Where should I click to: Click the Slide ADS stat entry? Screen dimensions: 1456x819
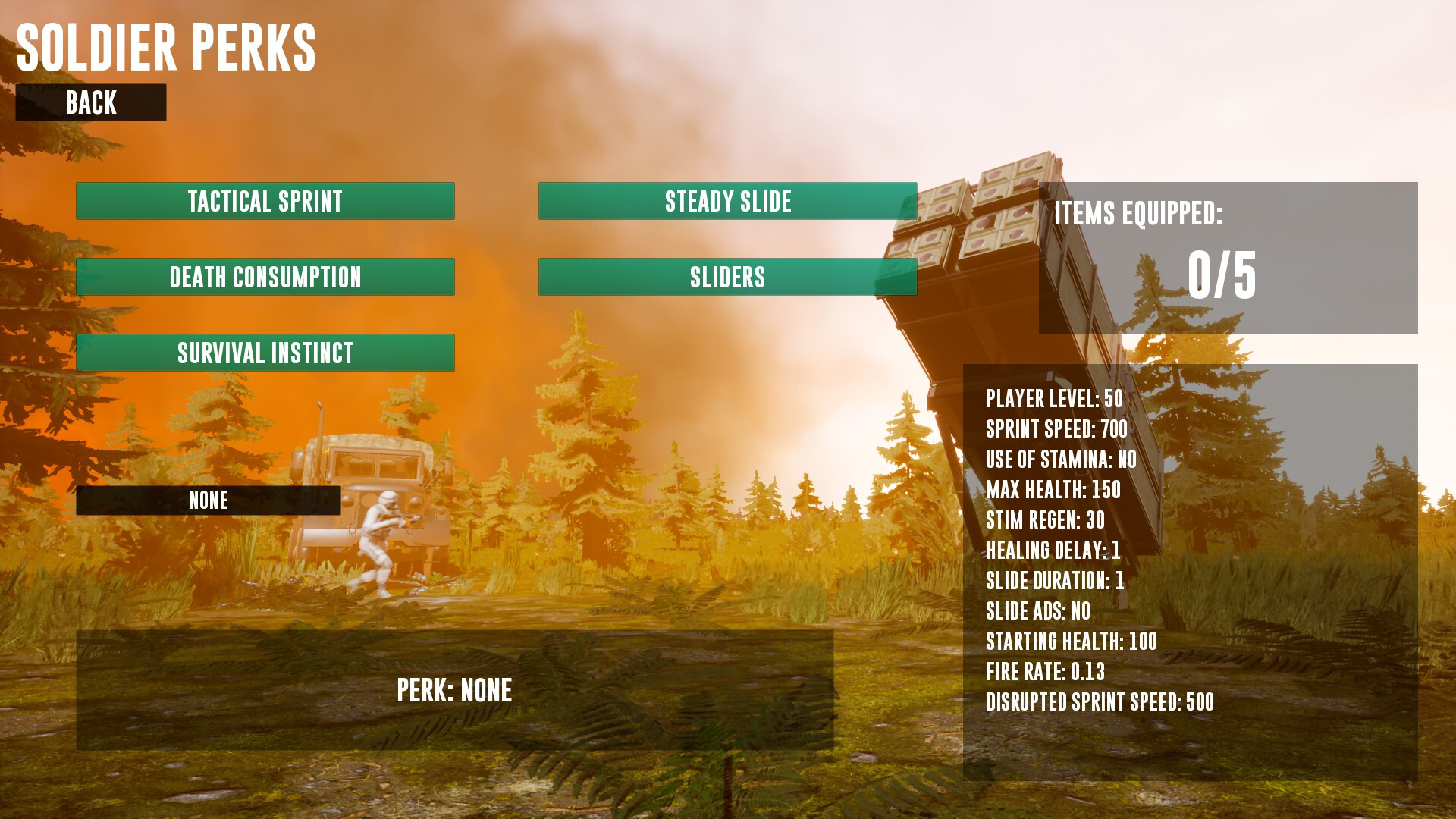(1037, 610)
